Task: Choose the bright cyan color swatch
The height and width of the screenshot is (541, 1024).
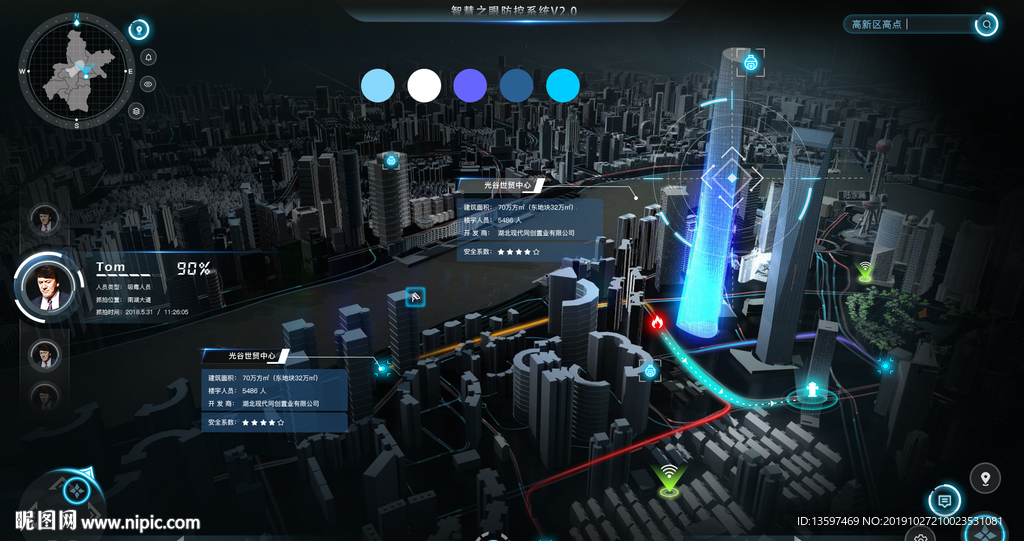Action: 563,85
